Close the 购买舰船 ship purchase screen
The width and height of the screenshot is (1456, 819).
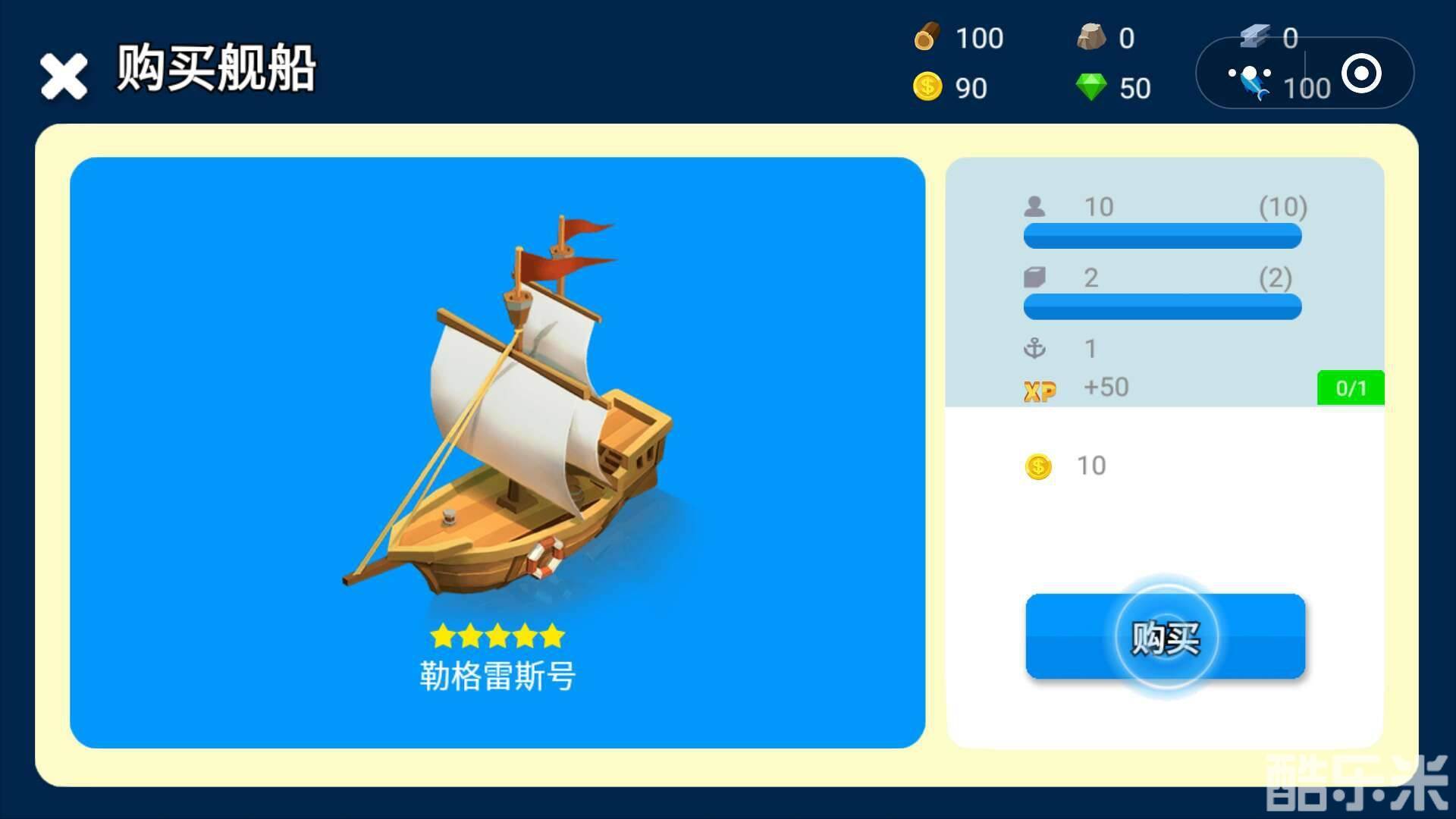click(62, 75)
